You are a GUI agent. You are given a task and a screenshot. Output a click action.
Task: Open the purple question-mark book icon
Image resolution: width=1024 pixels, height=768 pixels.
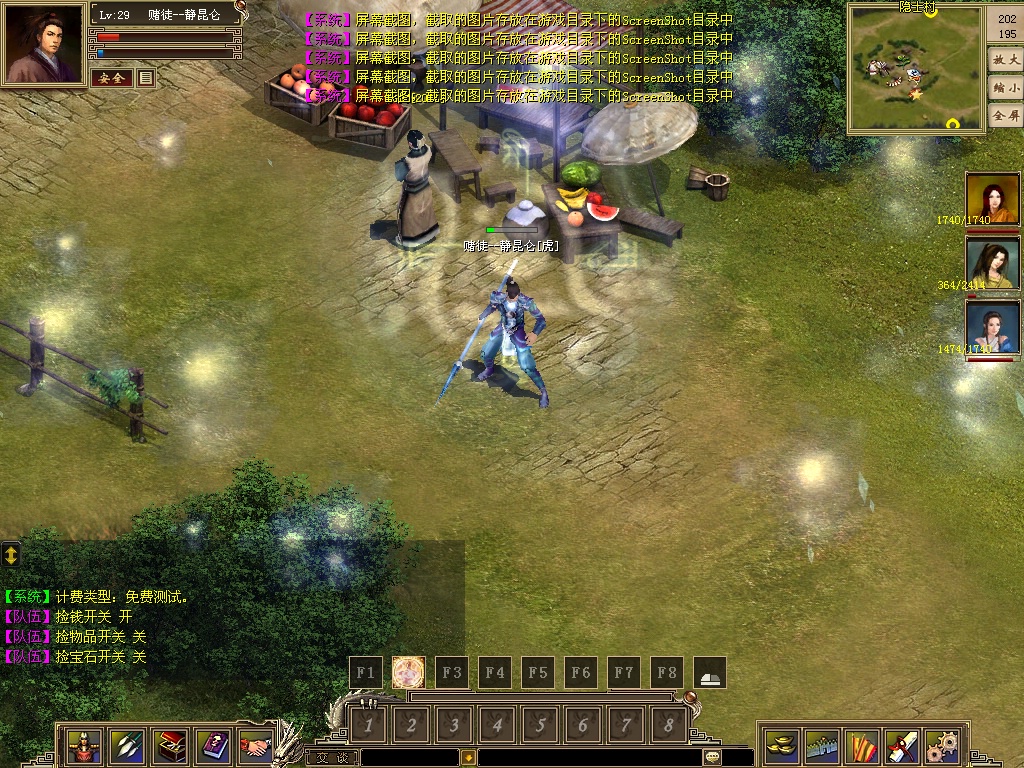[x=215, y=746]
